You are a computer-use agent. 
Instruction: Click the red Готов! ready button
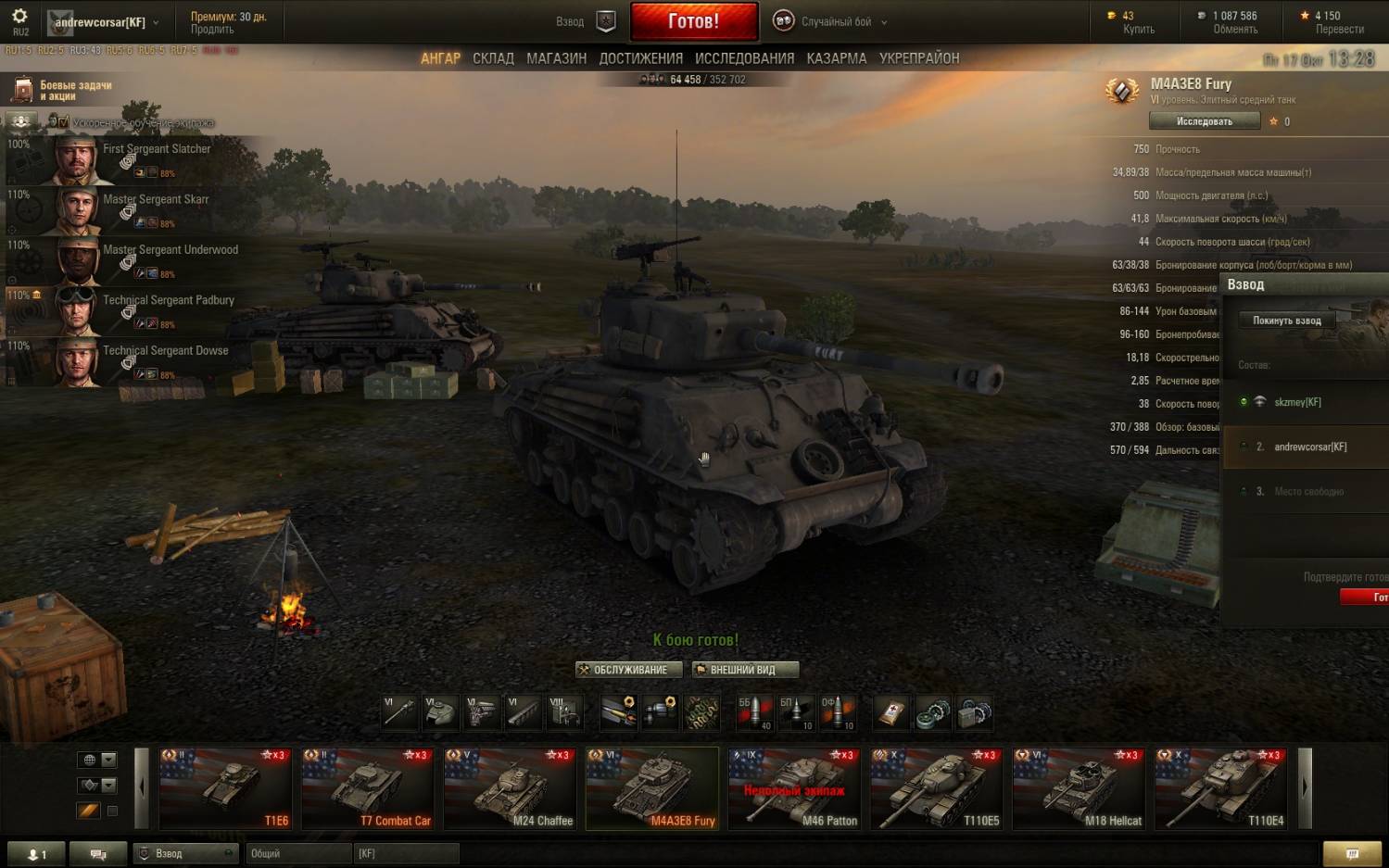point(693,21)
